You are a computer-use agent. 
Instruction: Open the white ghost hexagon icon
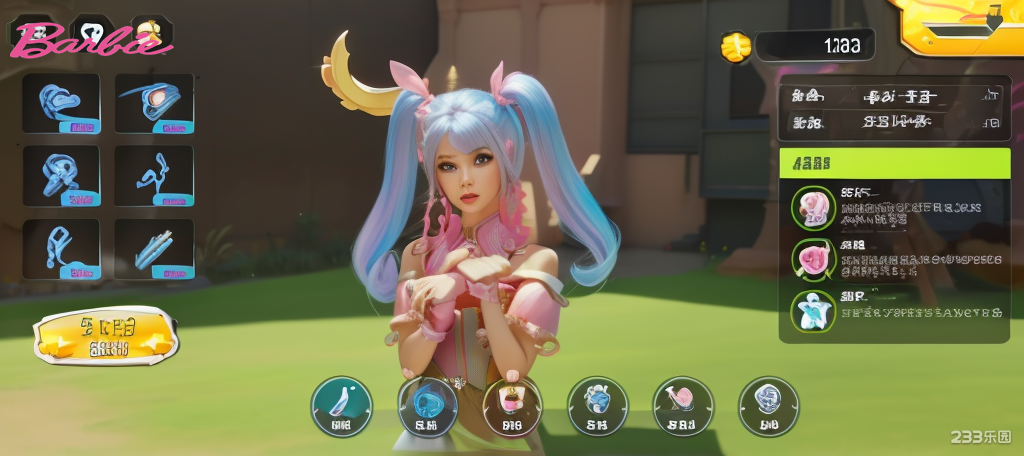94,31
